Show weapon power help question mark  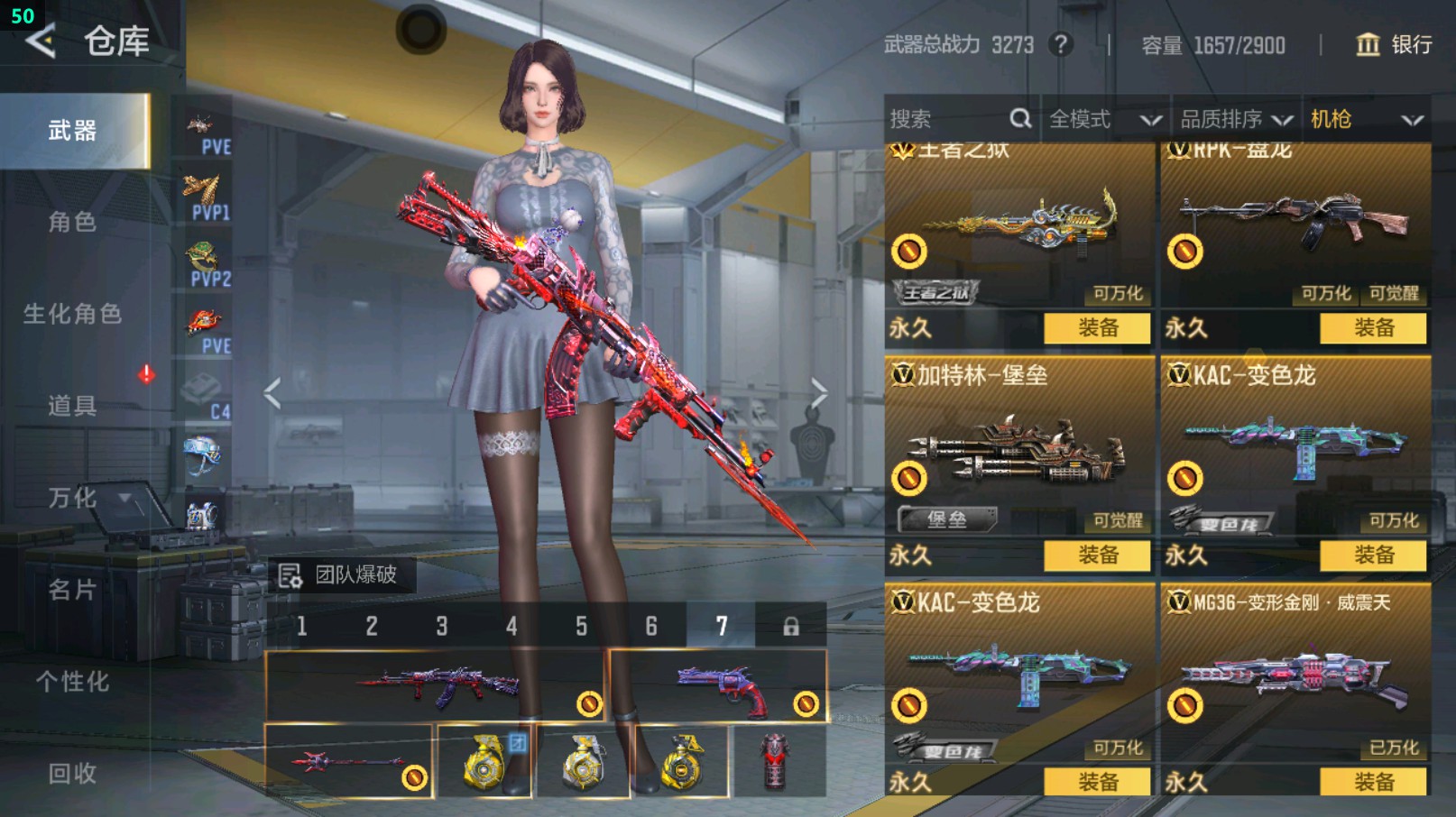coord(1061,44)
